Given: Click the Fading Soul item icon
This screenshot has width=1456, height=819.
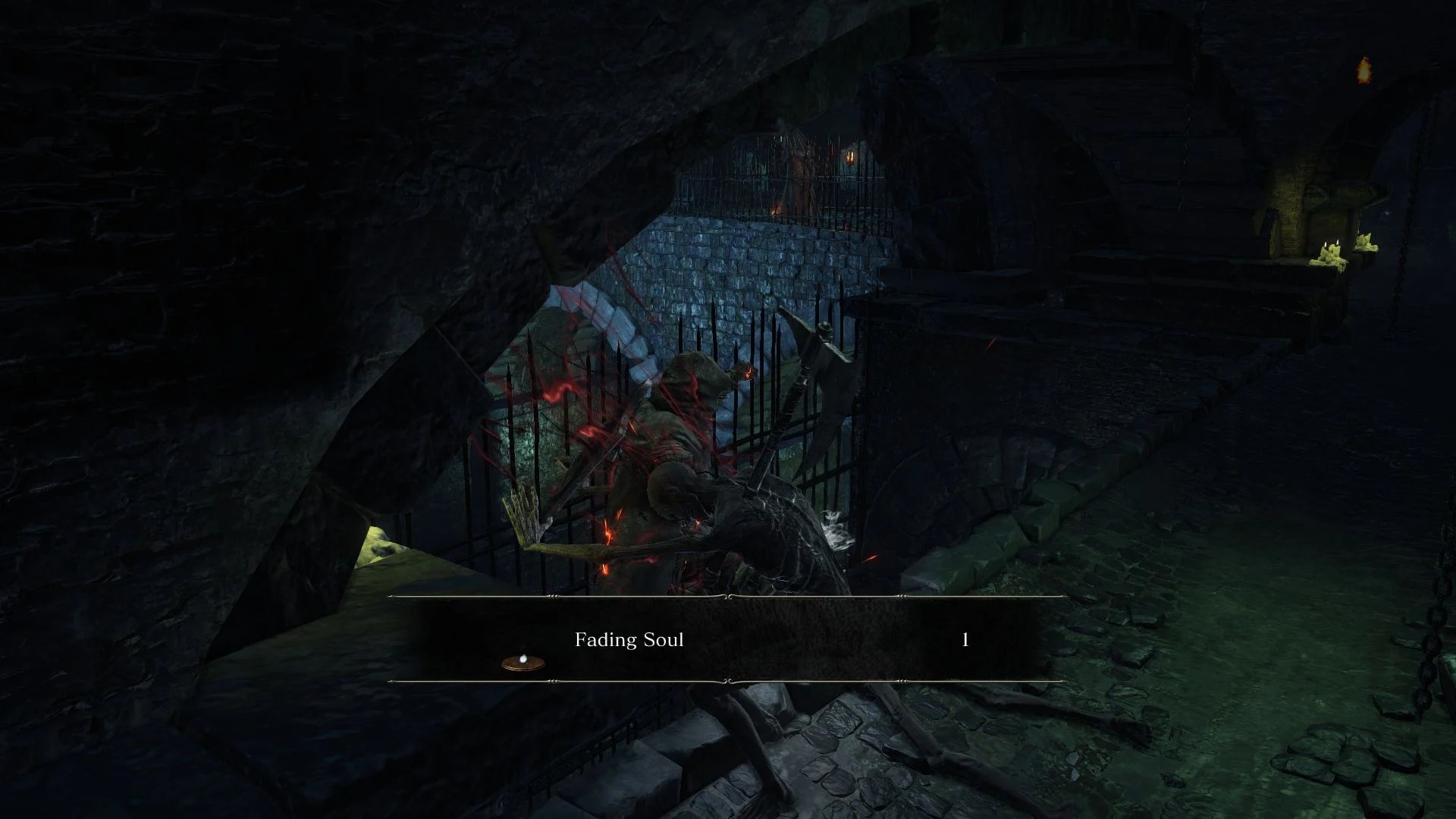Looking at the screenshot, I should coord(521,662).
